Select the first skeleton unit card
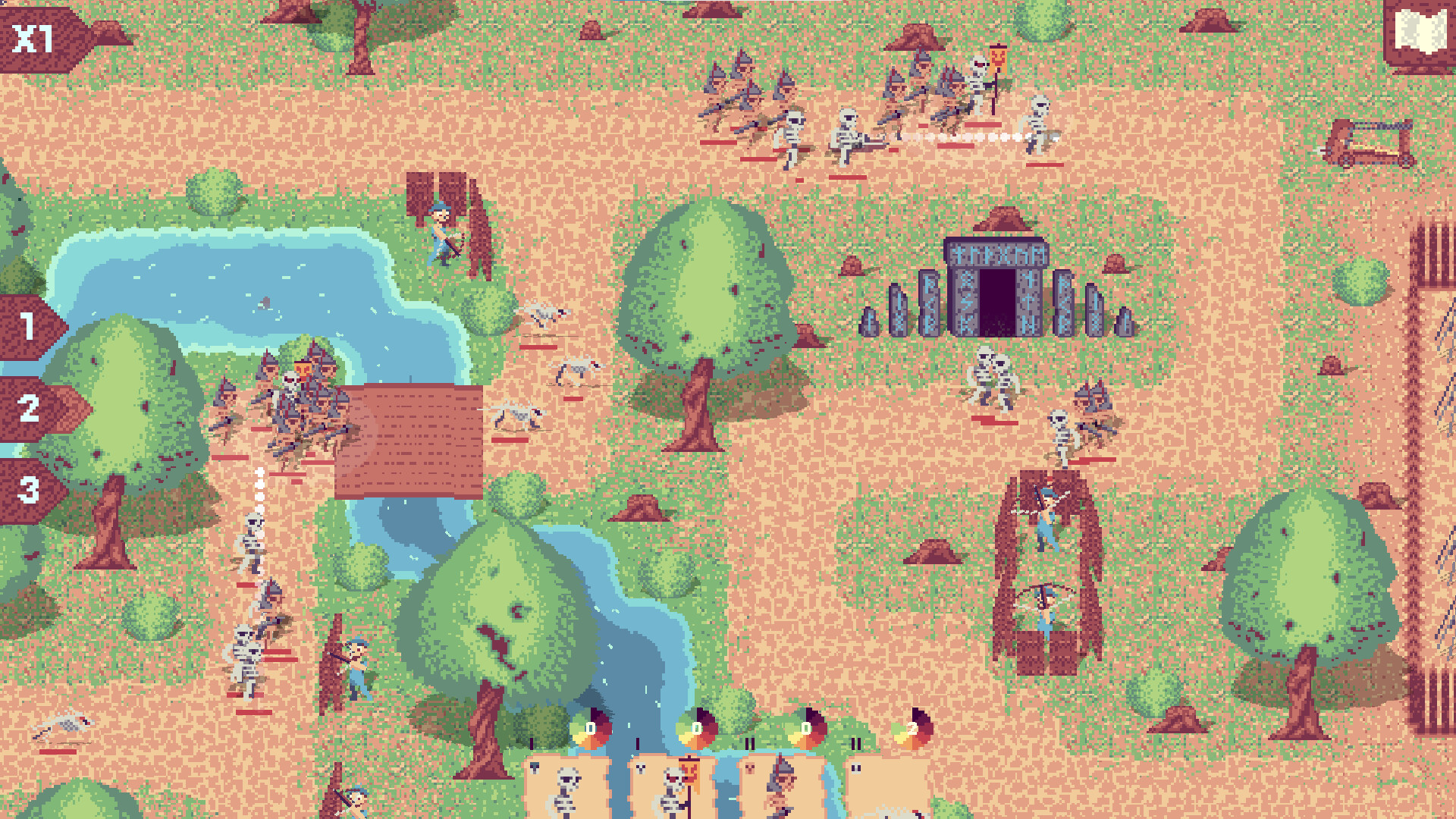1456x819 pixels. point(565,789)
